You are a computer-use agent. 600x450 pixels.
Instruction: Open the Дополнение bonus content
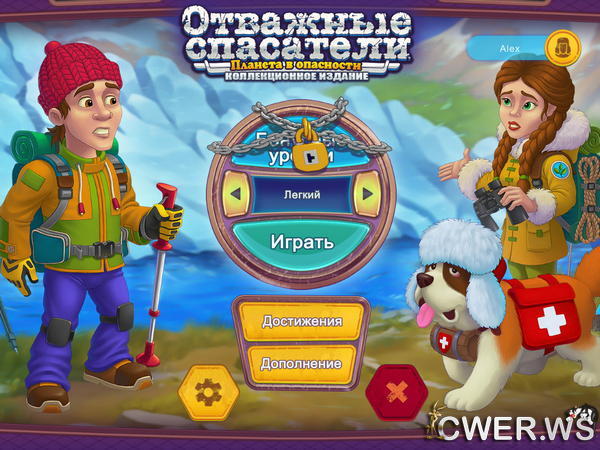click(301, 363)
